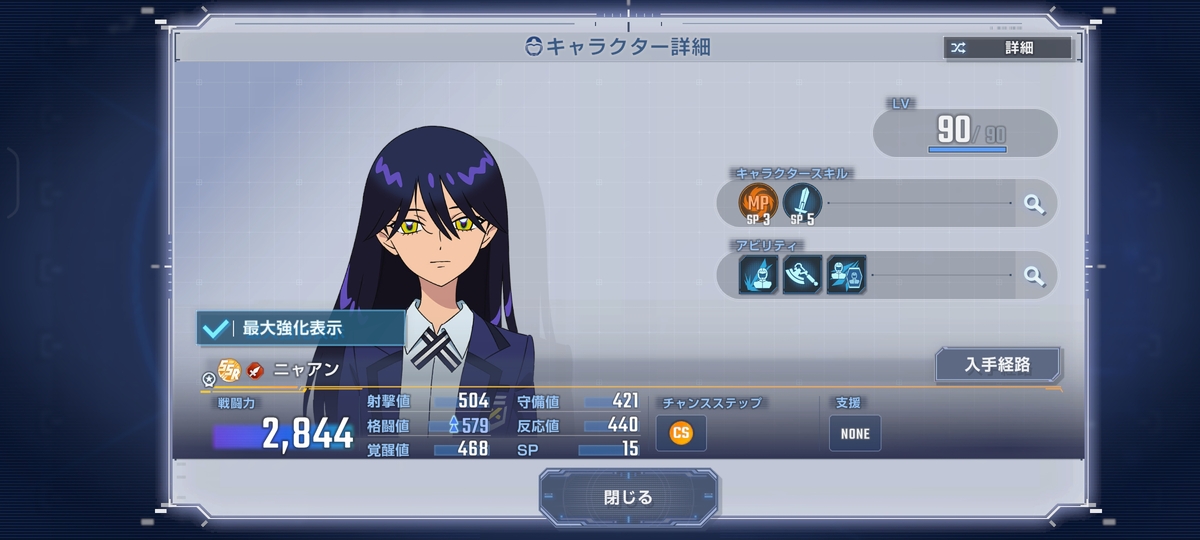Toggle the 最大強化表示 checkbox
Image resolution: width=1200 pixels, height=540 pixels.
pos(214,327)
